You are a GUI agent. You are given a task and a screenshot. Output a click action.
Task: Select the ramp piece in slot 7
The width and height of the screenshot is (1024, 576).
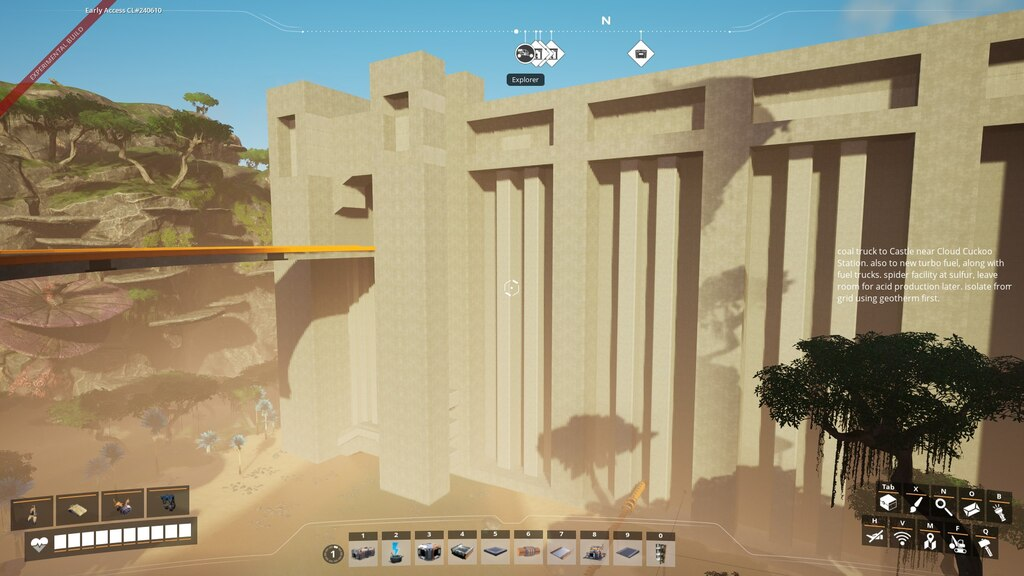[560, 553]
